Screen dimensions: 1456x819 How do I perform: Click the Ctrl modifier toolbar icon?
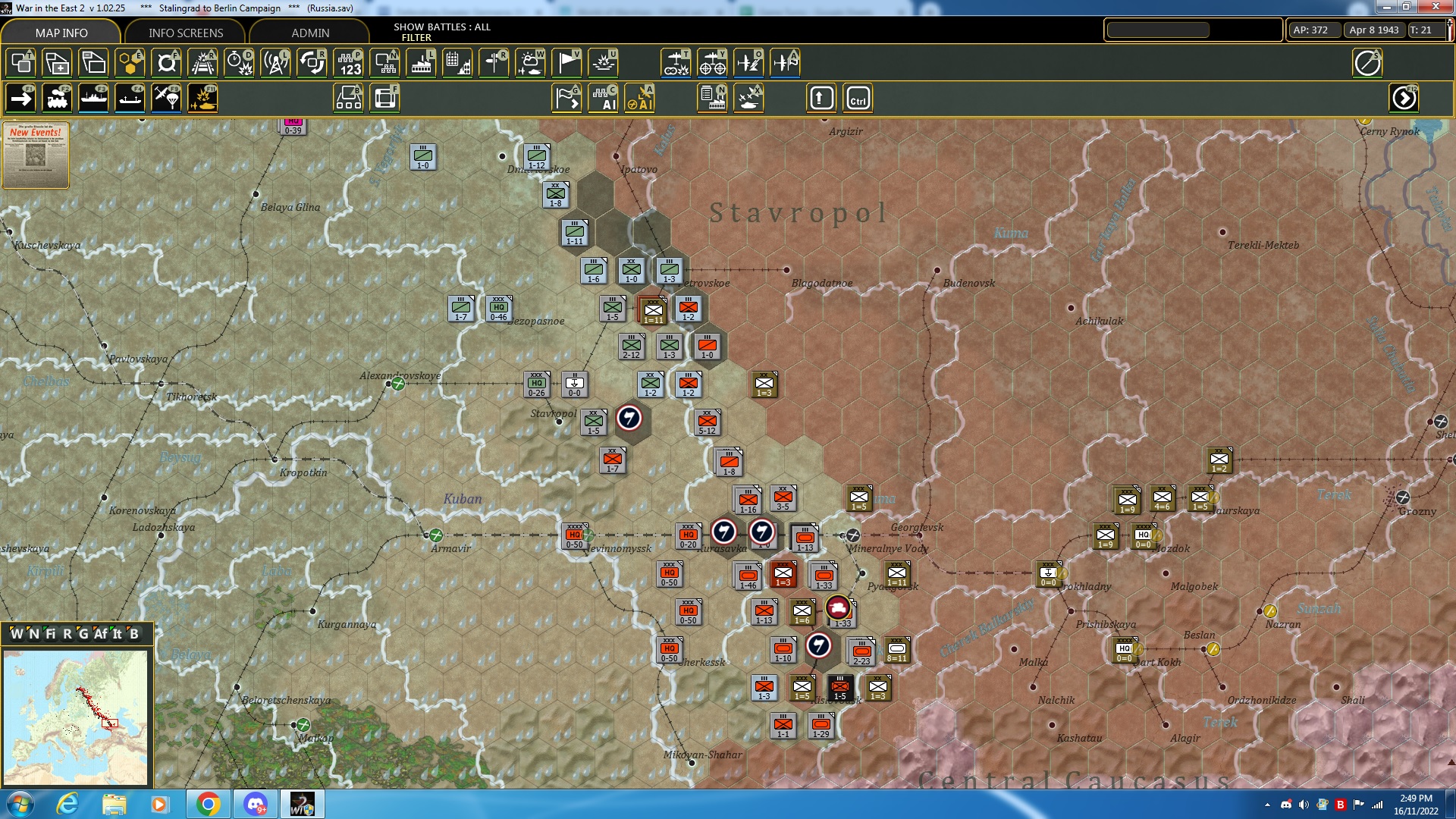[859, 98]
